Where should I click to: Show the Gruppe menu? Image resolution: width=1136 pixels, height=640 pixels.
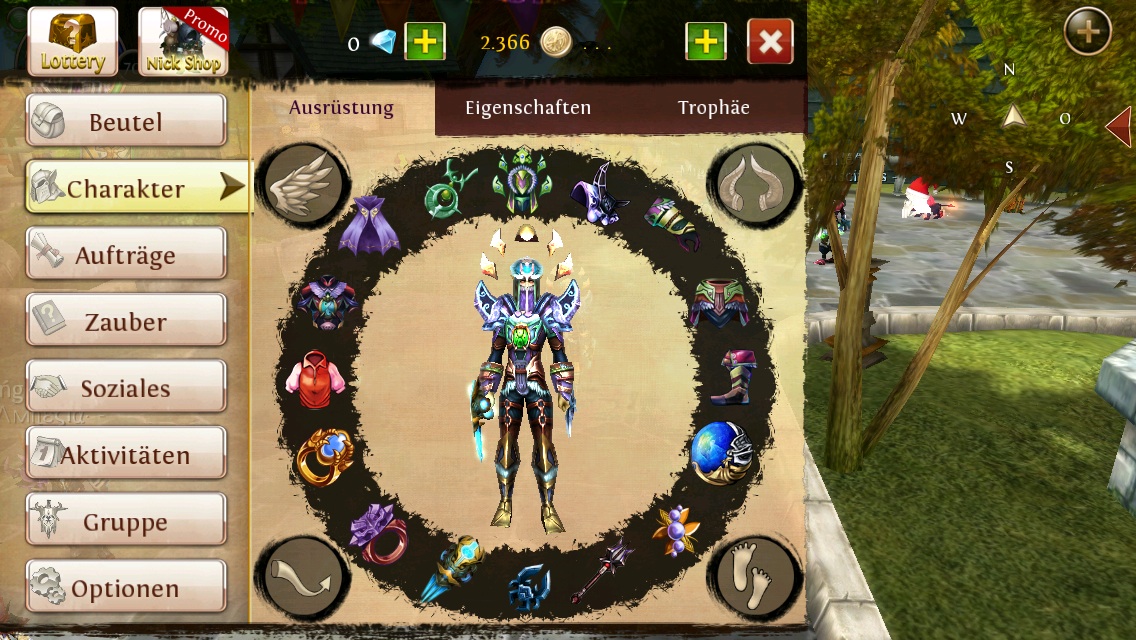point(126,521)
